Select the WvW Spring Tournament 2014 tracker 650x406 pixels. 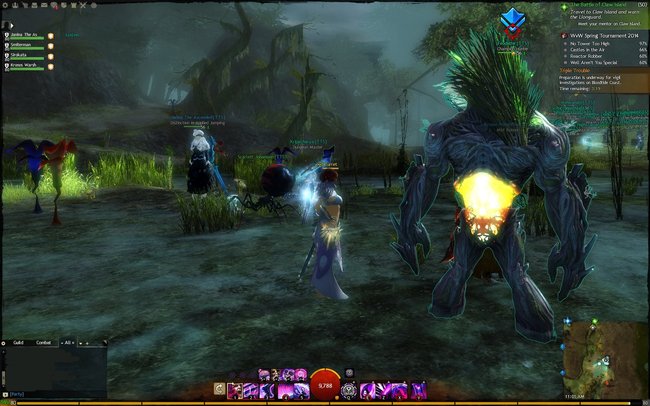click(605, 34)
